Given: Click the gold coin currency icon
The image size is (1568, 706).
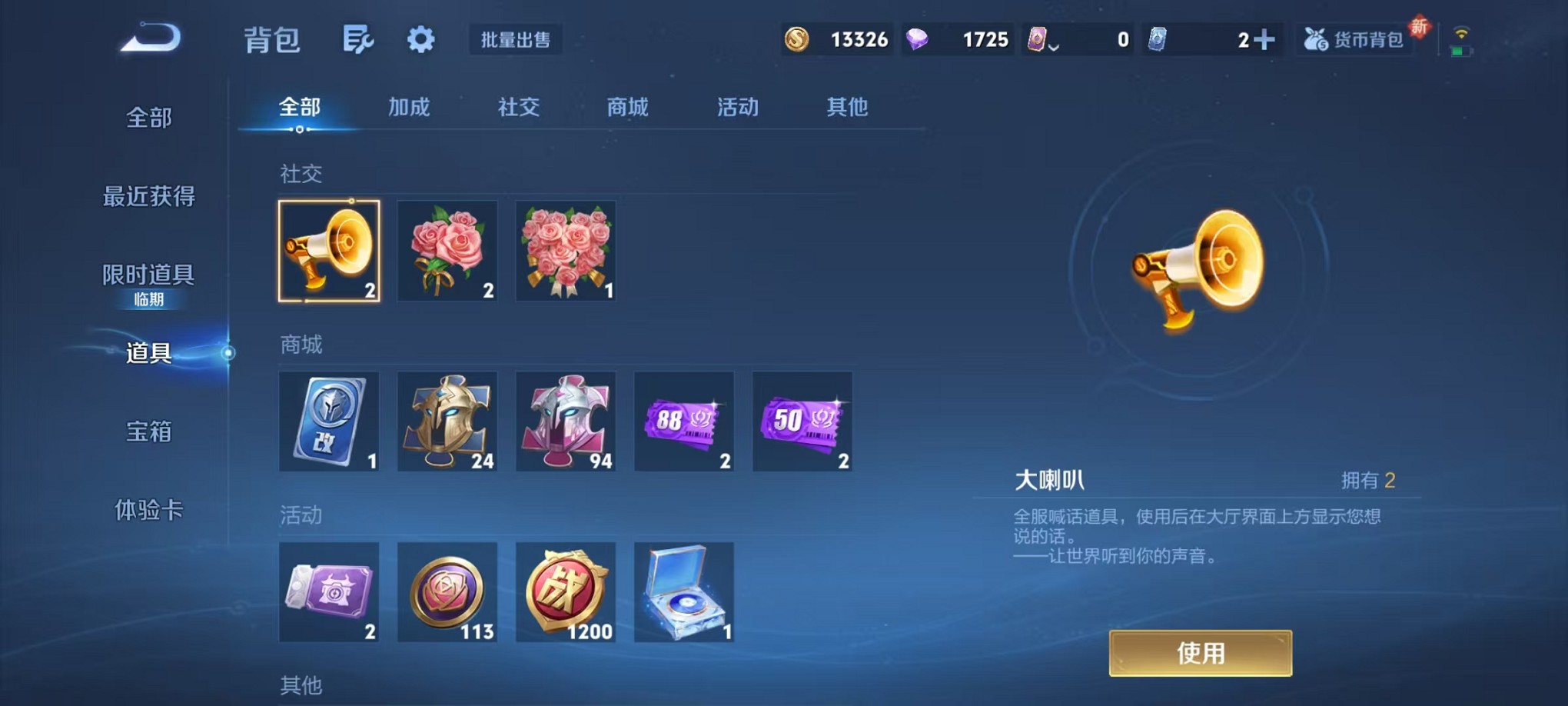Looking at the screenshot, I should pos(796,39).
